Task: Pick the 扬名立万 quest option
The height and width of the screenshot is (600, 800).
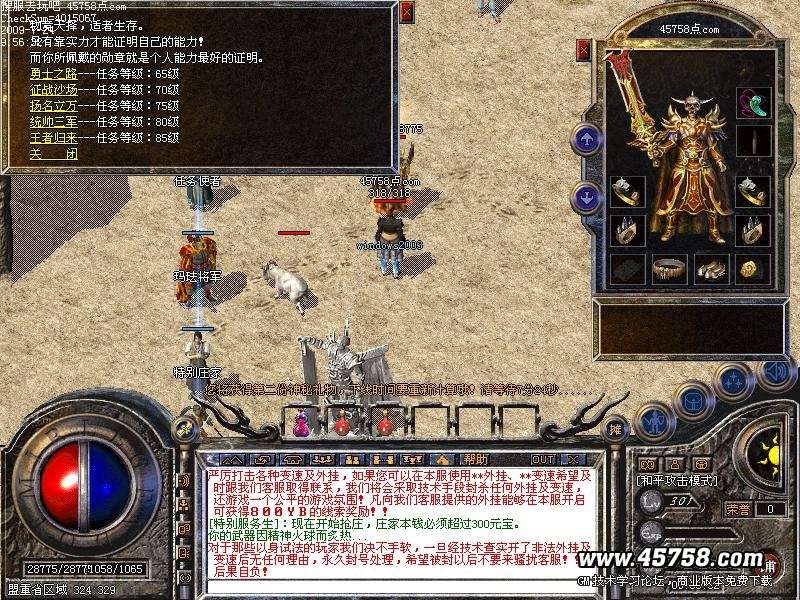Action: [x=53, y=105]
